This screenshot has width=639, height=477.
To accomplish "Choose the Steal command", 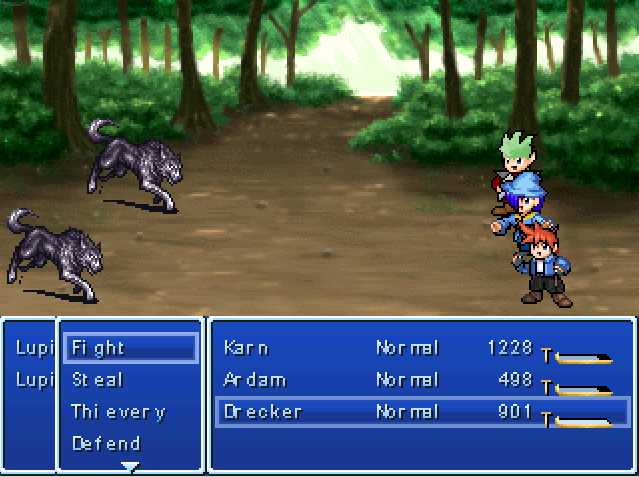I will click(x=98, y=380).
